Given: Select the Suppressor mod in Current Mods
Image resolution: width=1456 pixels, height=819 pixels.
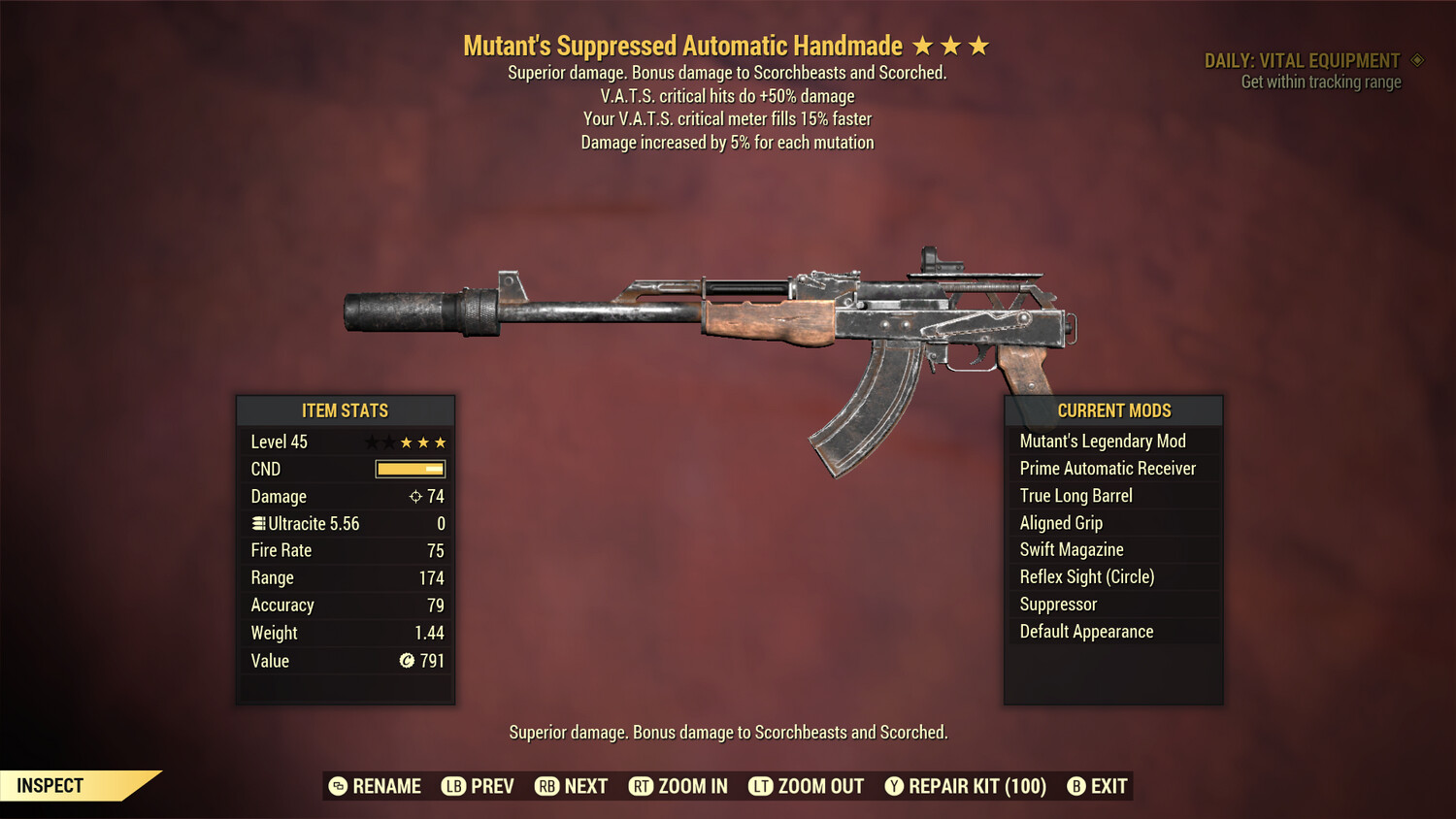Looking at the screenshot, I should (1058, 604).
